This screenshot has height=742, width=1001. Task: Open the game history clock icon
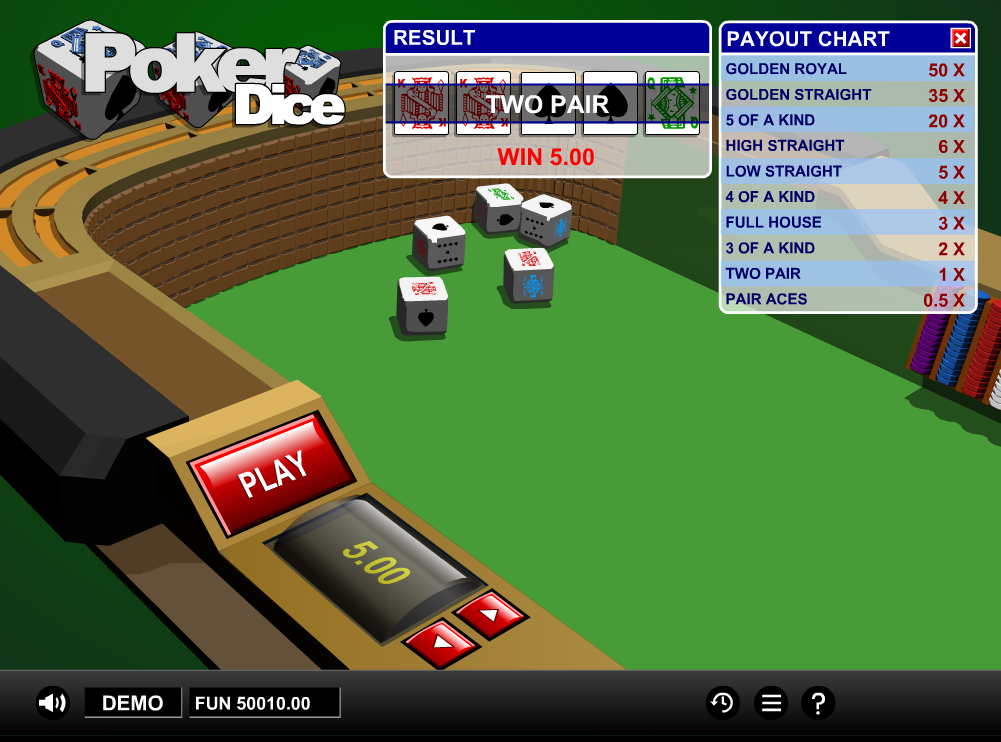[722, 703]
